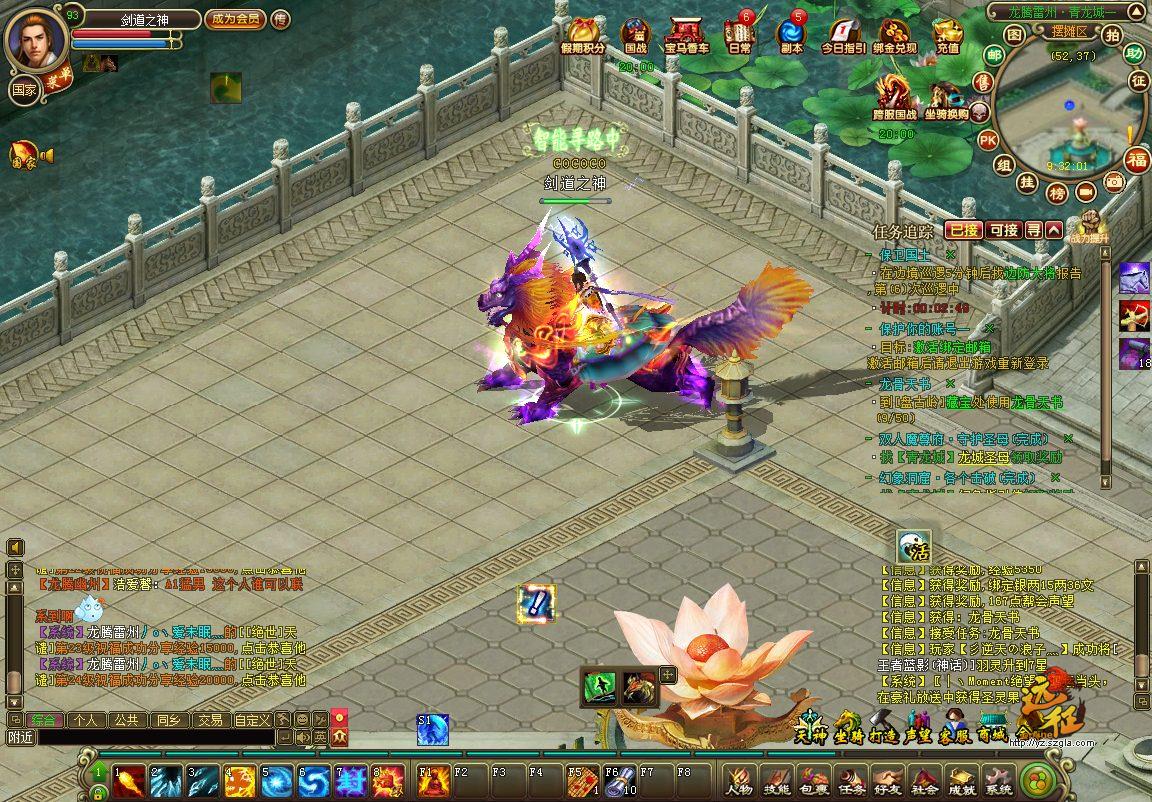The height and width of the screenshot is (802, 1152).
Task: Open the 技能 skills menu
Action: (x=777, y=780)
